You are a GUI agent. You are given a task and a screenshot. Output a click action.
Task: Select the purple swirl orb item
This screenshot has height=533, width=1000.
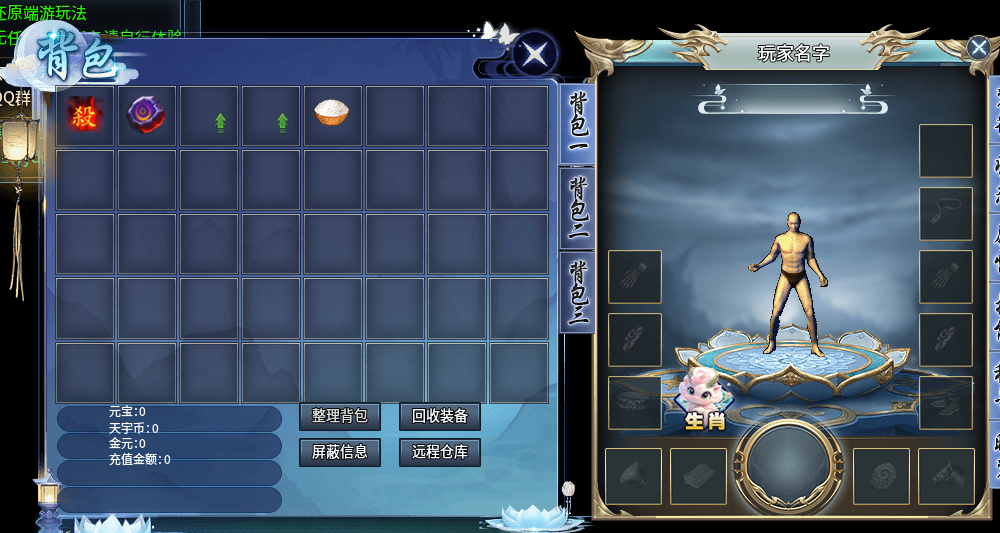[145, 116]
